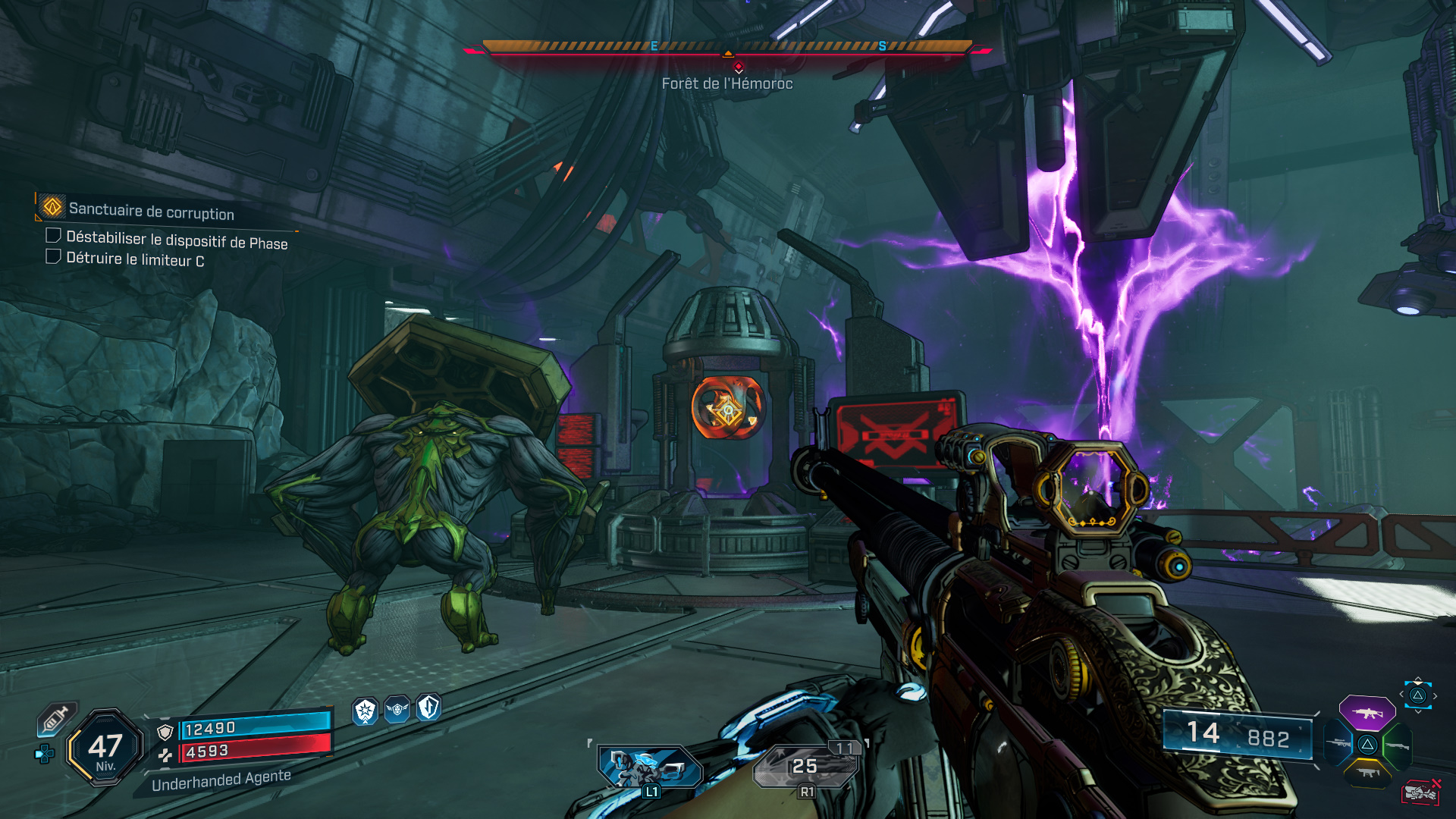Tick the Déstabiliser le dispositif de Phase objective
The width and height of the screenshot is (1456, 819).
click(x=54, y=236)
